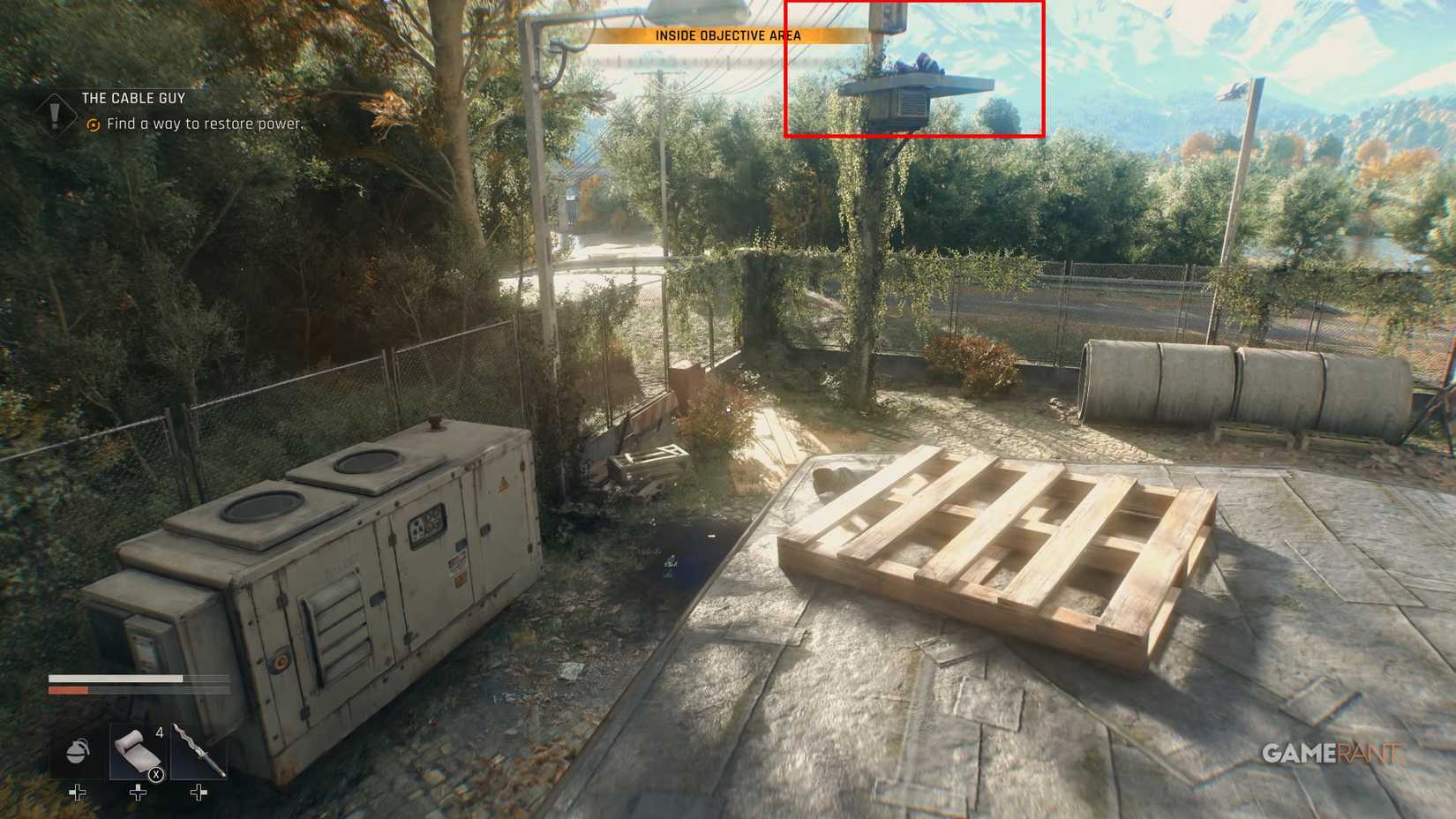Viewport: 1456px width, 819px height.
Task: Click the red-highlighted electrical box
Action: (913, 97)
